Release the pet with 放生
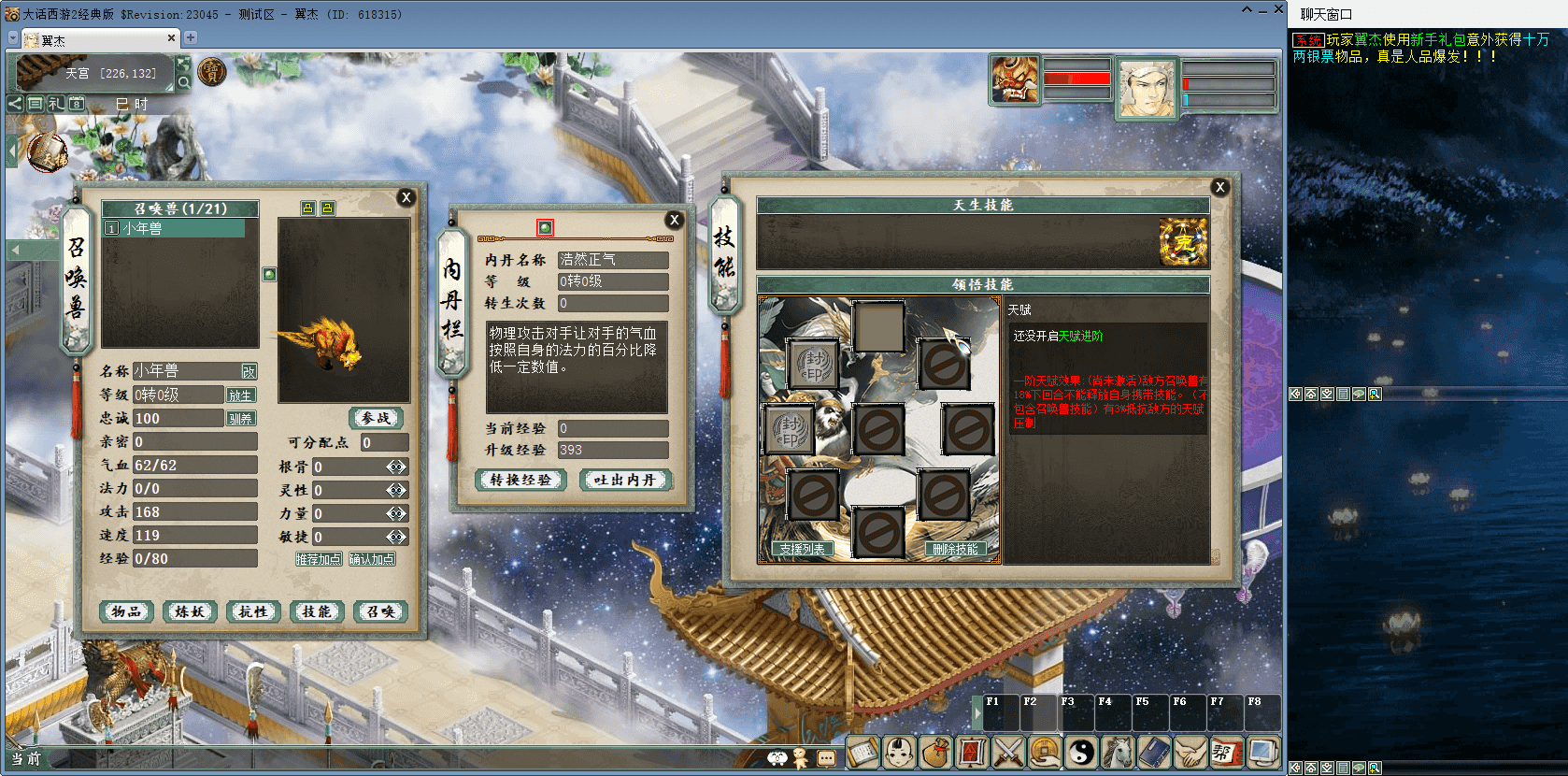Viewport: 1568px width, 776px height. point(240,395)
